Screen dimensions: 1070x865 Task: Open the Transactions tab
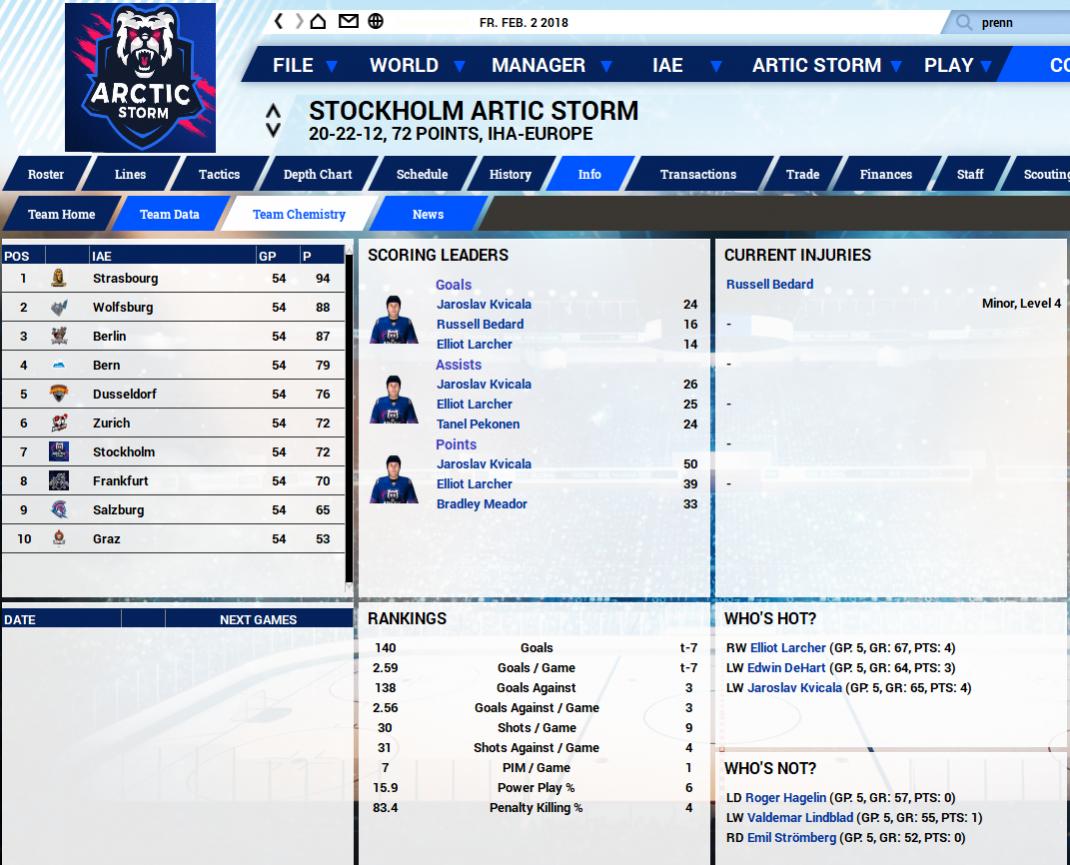(698, 174)
